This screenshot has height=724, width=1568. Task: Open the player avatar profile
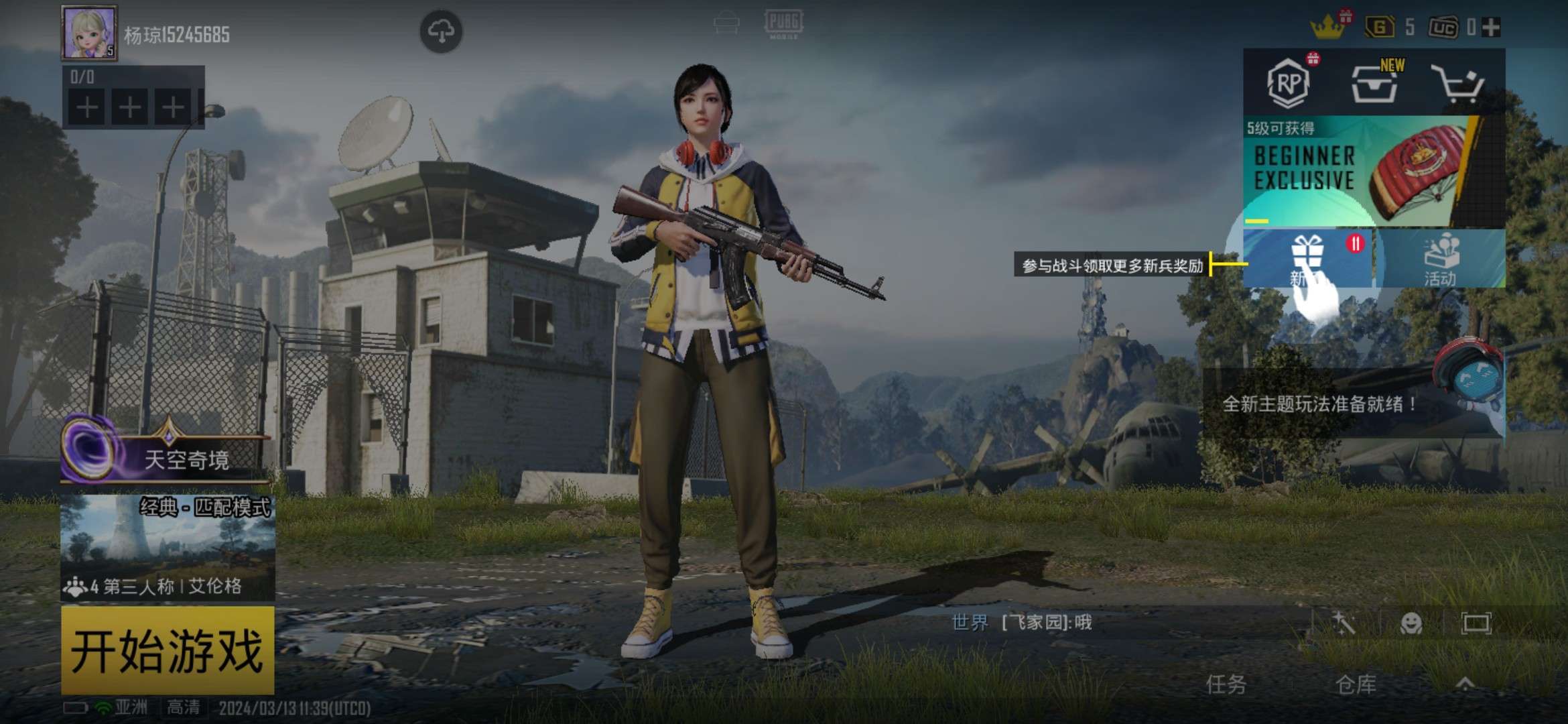(x=89, y=32)
